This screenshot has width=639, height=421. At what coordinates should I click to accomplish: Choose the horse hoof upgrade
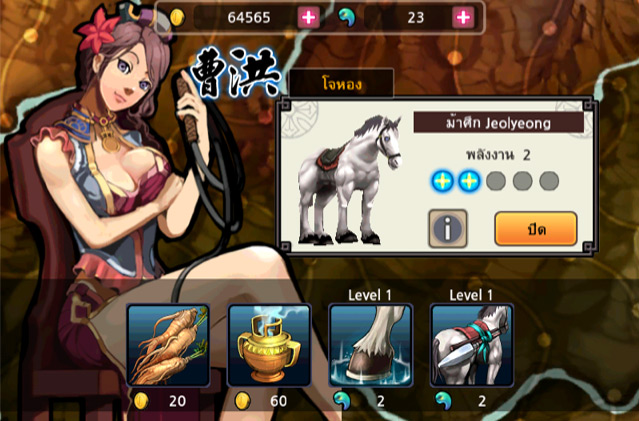370,345
